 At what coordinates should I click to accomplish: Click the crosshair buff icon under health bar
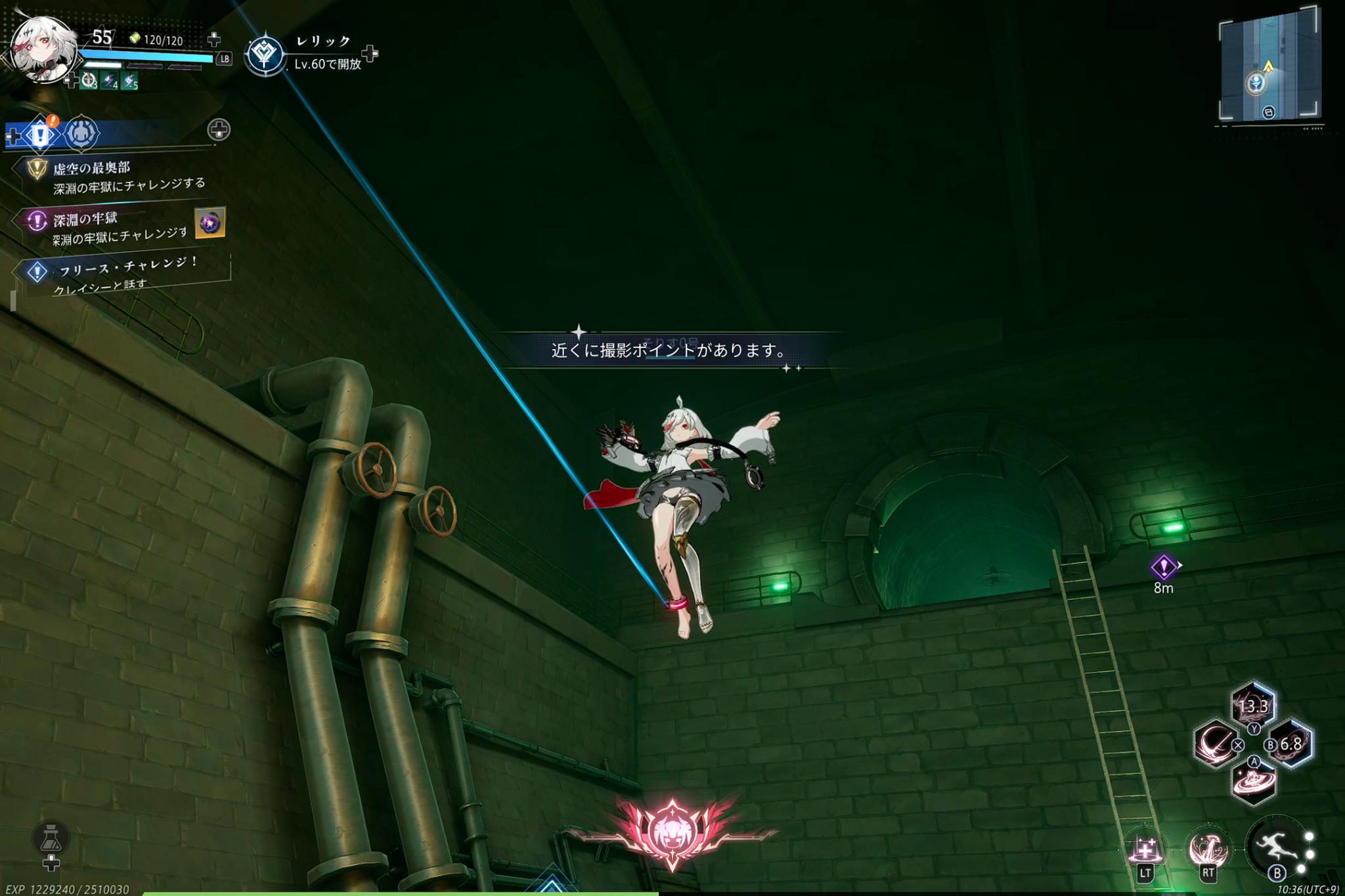point(89,81)
